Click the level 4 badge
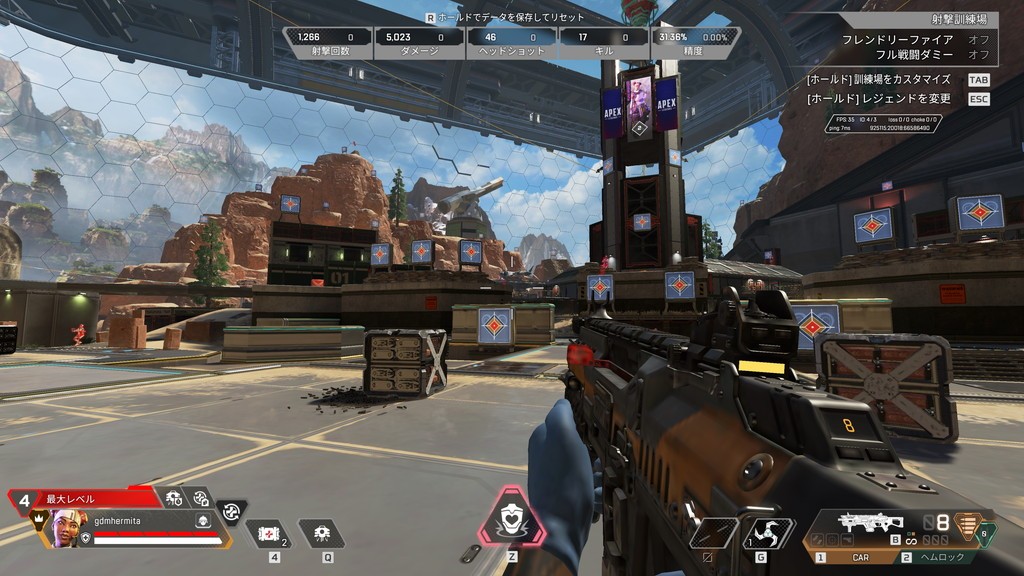Screen dimensions: 1024x576 (x=23, y=498)
